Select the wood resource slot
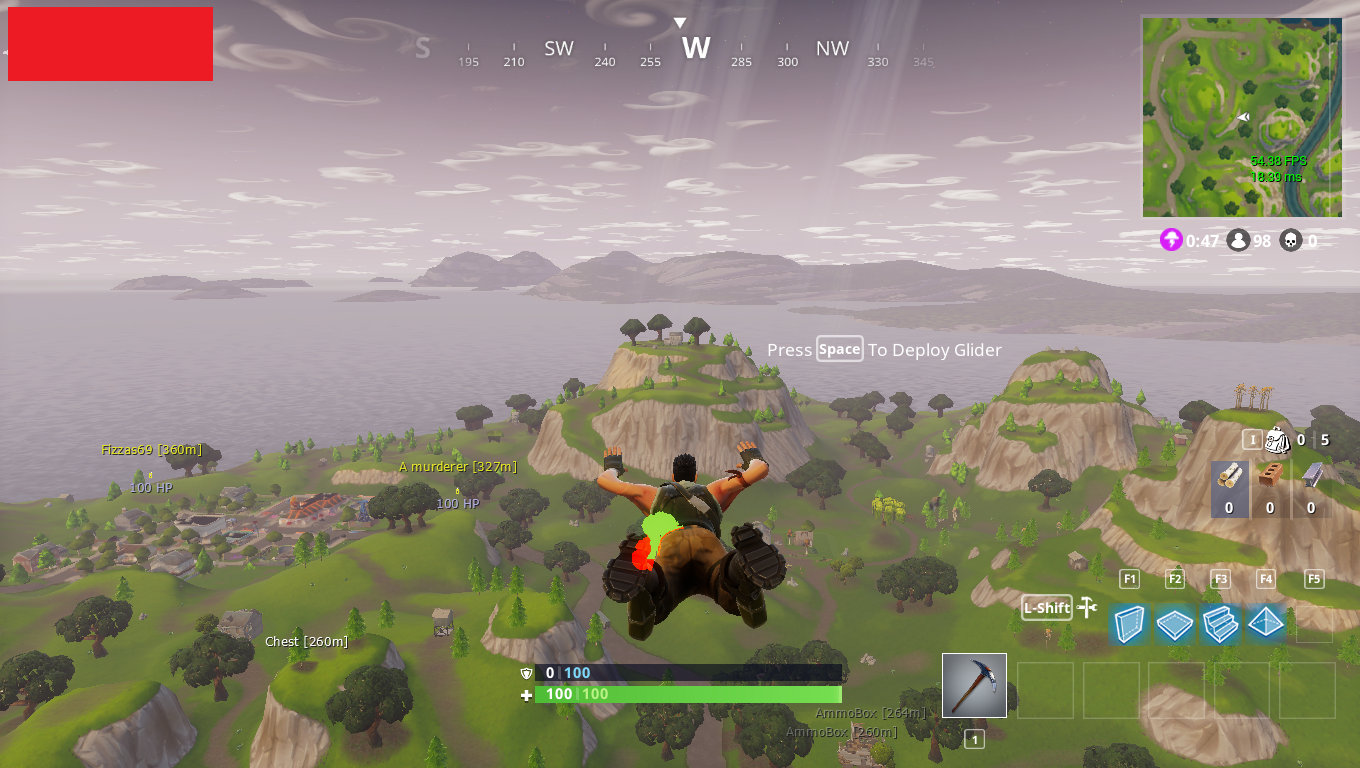Viewport: 1360px width, 768px height. (x=1229, y=488)
